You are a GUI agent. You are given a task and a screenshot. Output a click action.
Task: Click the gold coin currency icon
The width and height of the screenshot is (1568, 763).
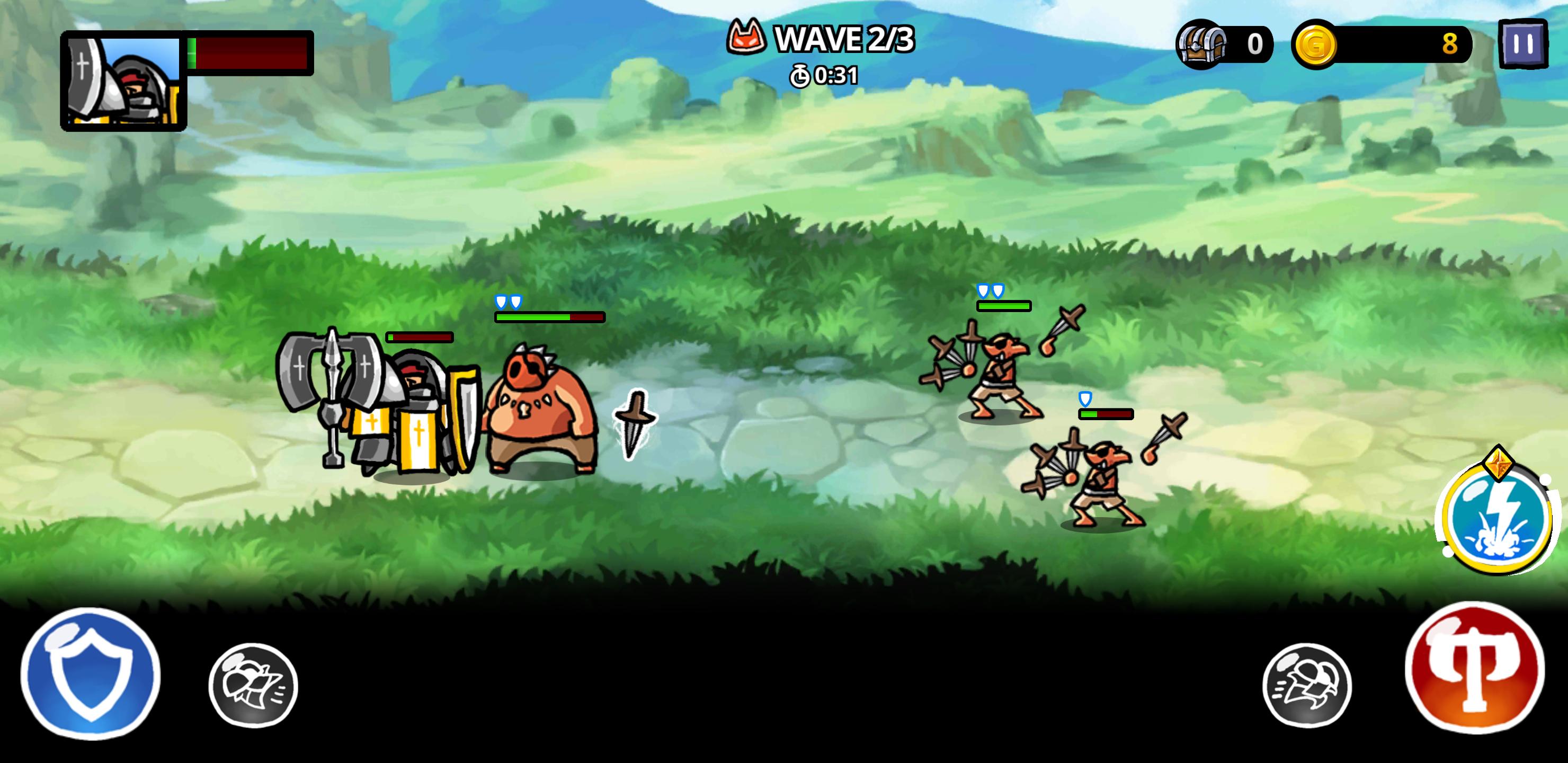tap(1315, 45)
